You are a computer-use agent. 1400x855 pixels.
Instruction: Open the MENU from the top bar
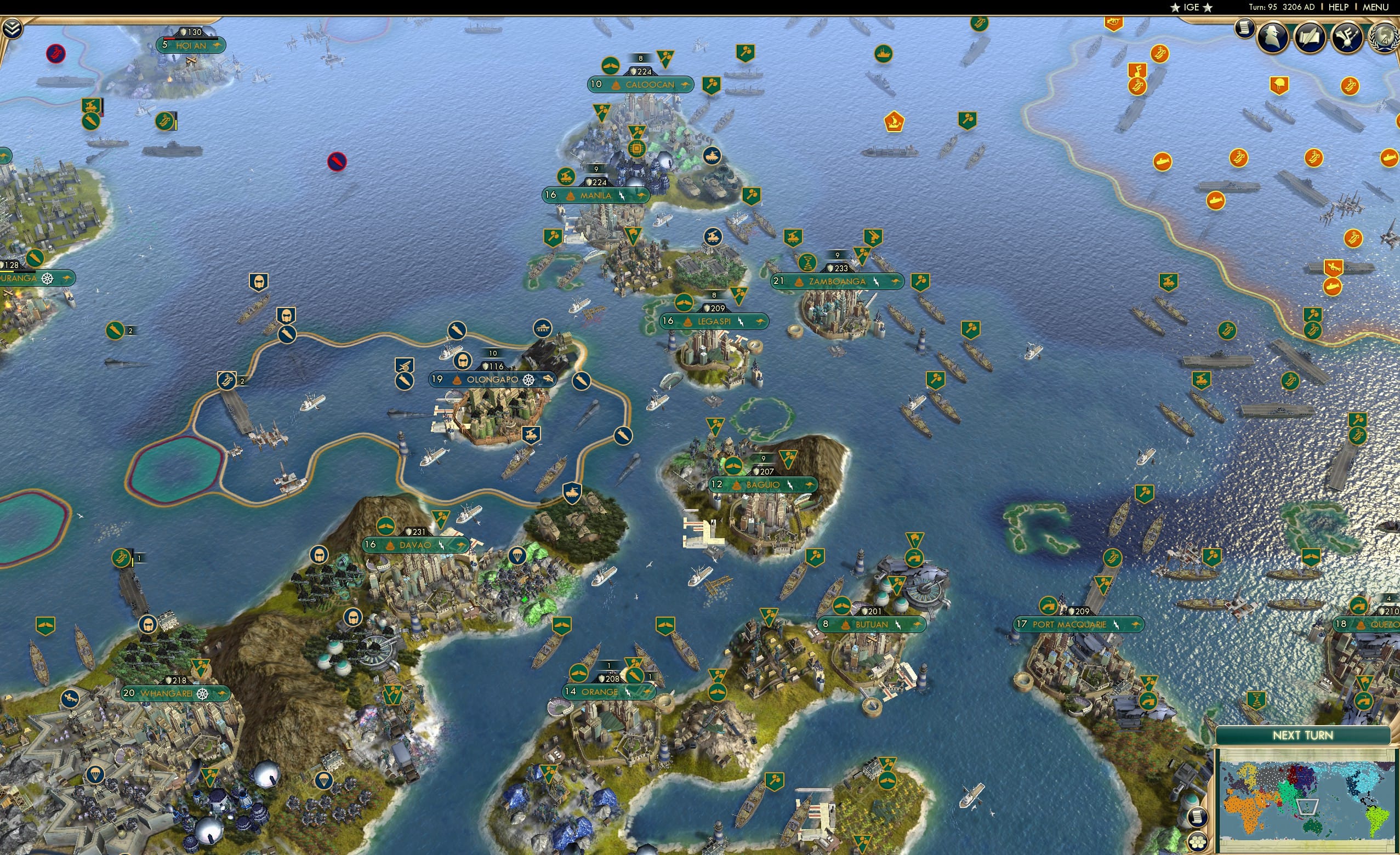1375,7
